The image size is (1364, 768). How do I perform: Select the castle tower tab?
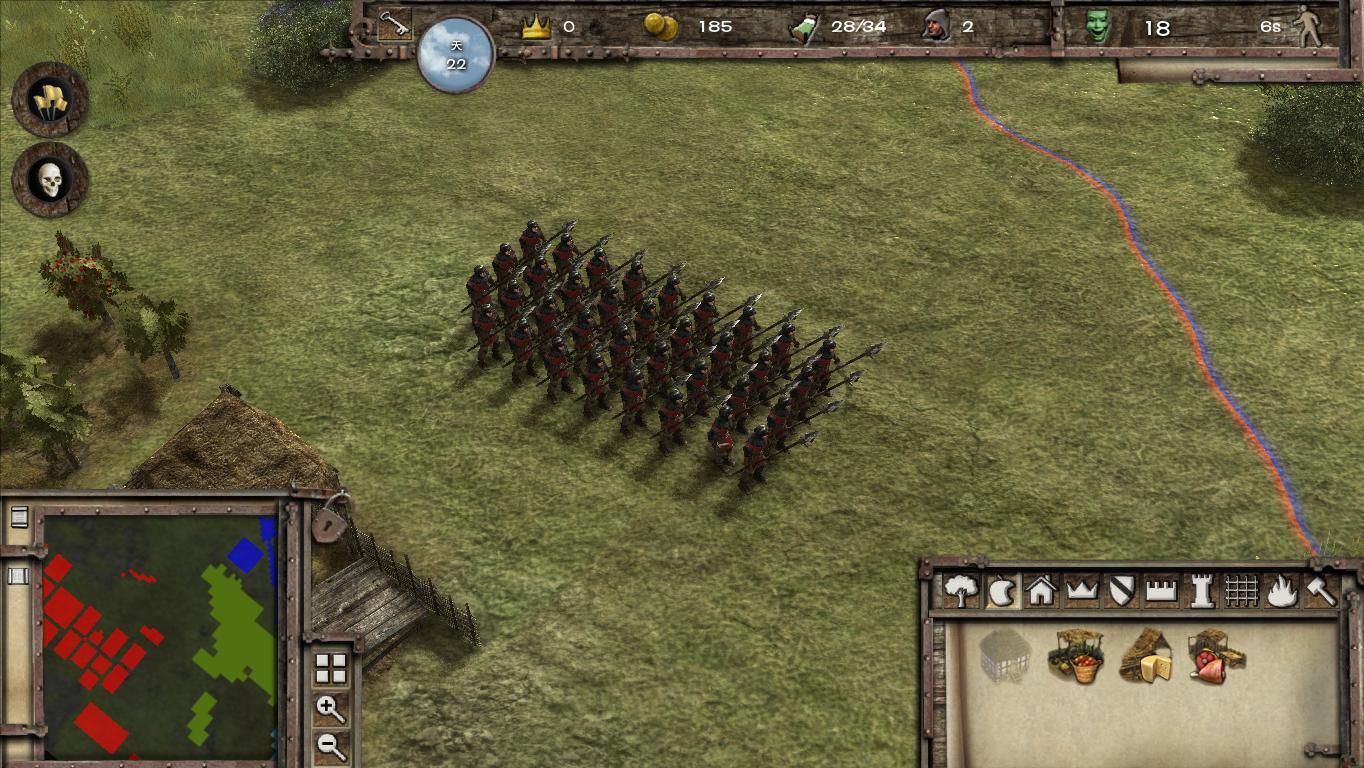[x=1201, y=591]
